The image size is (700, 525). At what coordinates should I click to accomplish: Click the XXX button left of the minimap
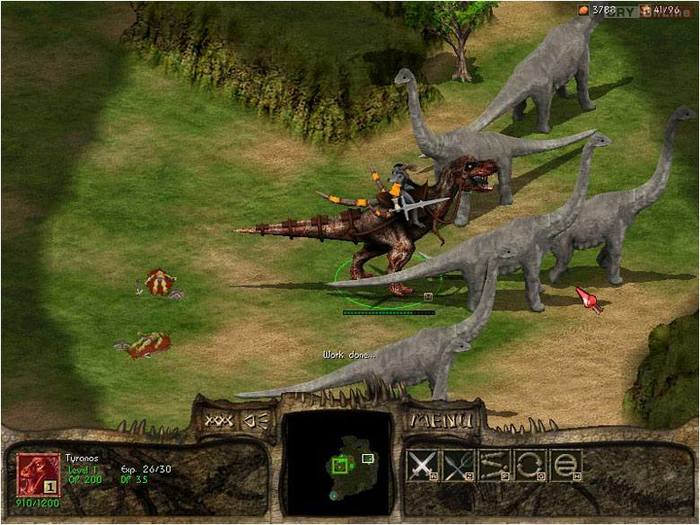[218, 420]
